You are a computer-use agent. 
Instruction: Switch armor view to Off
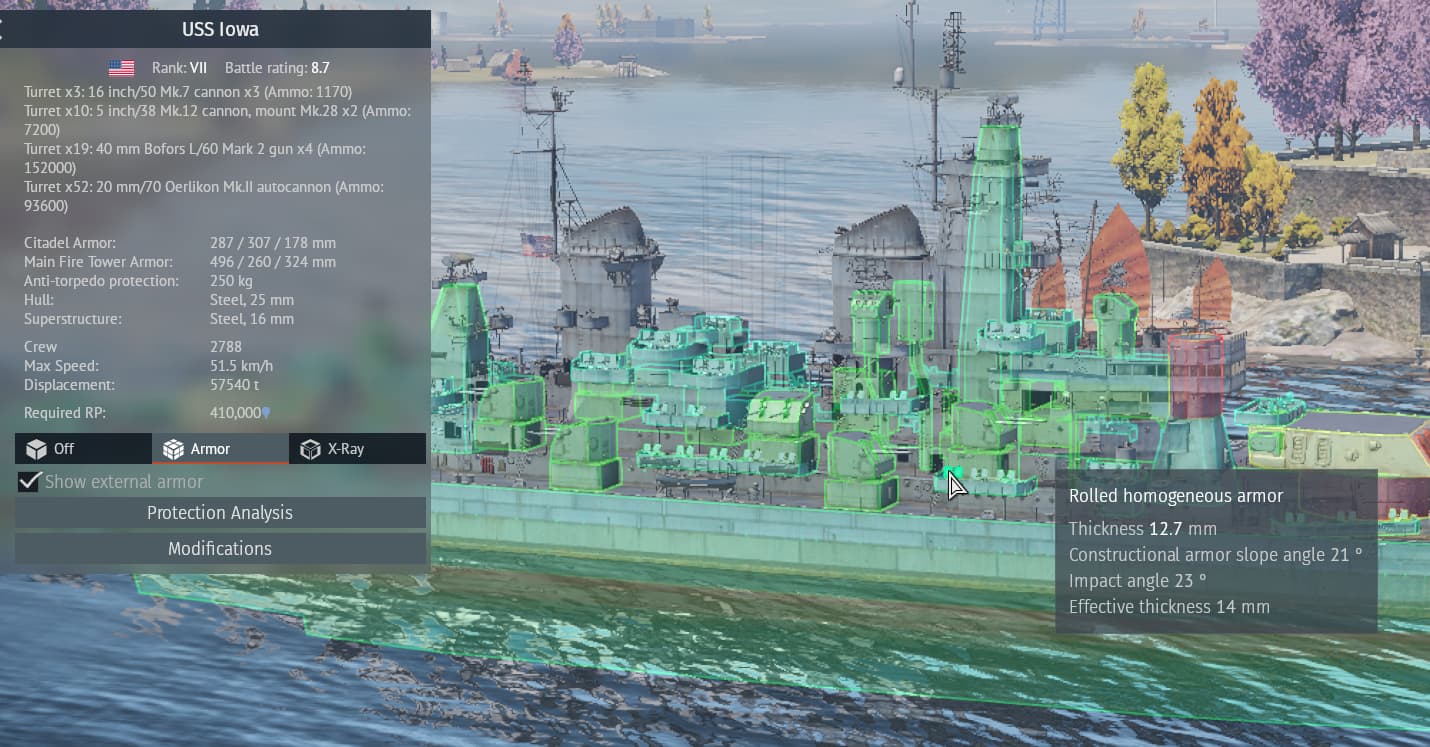click(83, 449)
